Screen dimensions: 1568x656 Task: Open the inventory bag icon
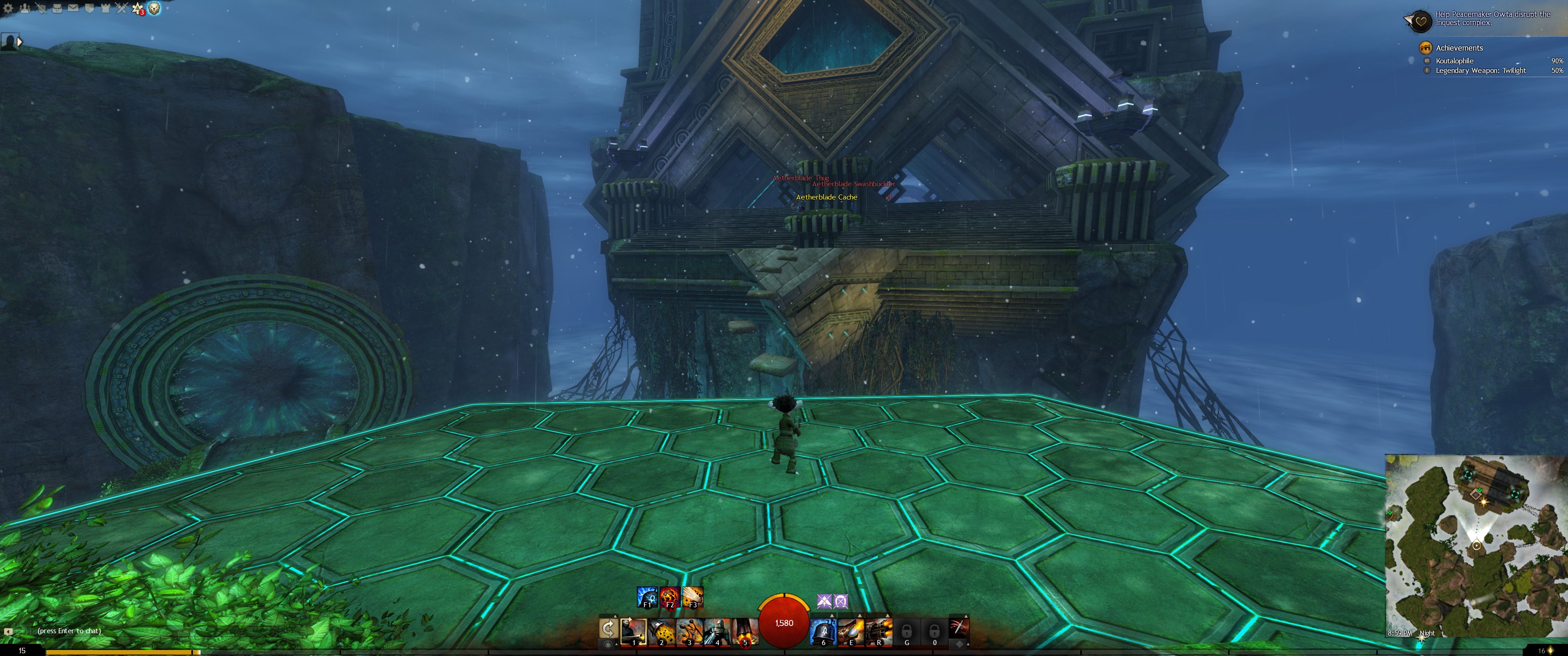tap(57, 8)
